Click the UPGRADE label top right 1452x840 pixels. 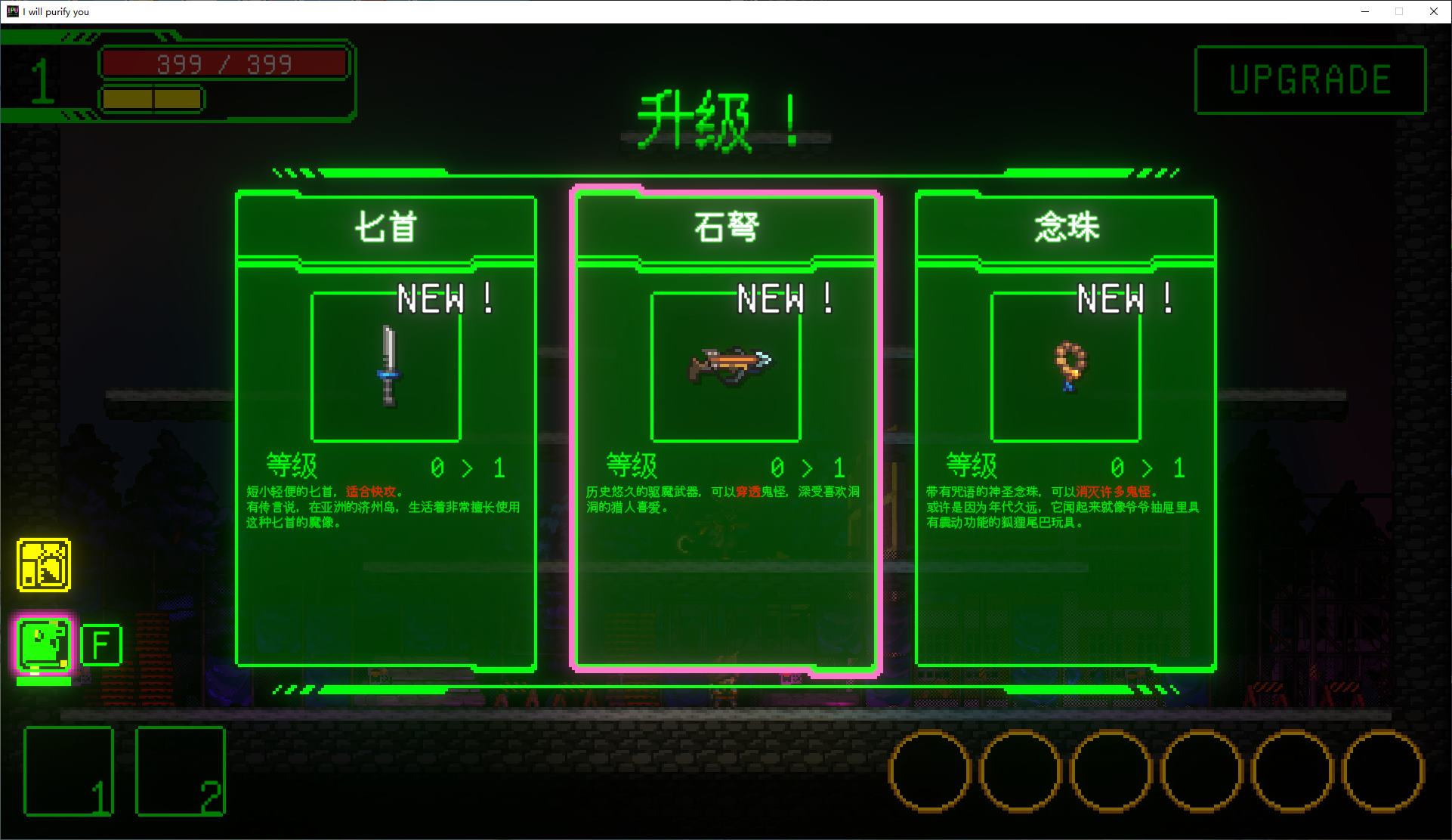click(x=1311, y=79)
